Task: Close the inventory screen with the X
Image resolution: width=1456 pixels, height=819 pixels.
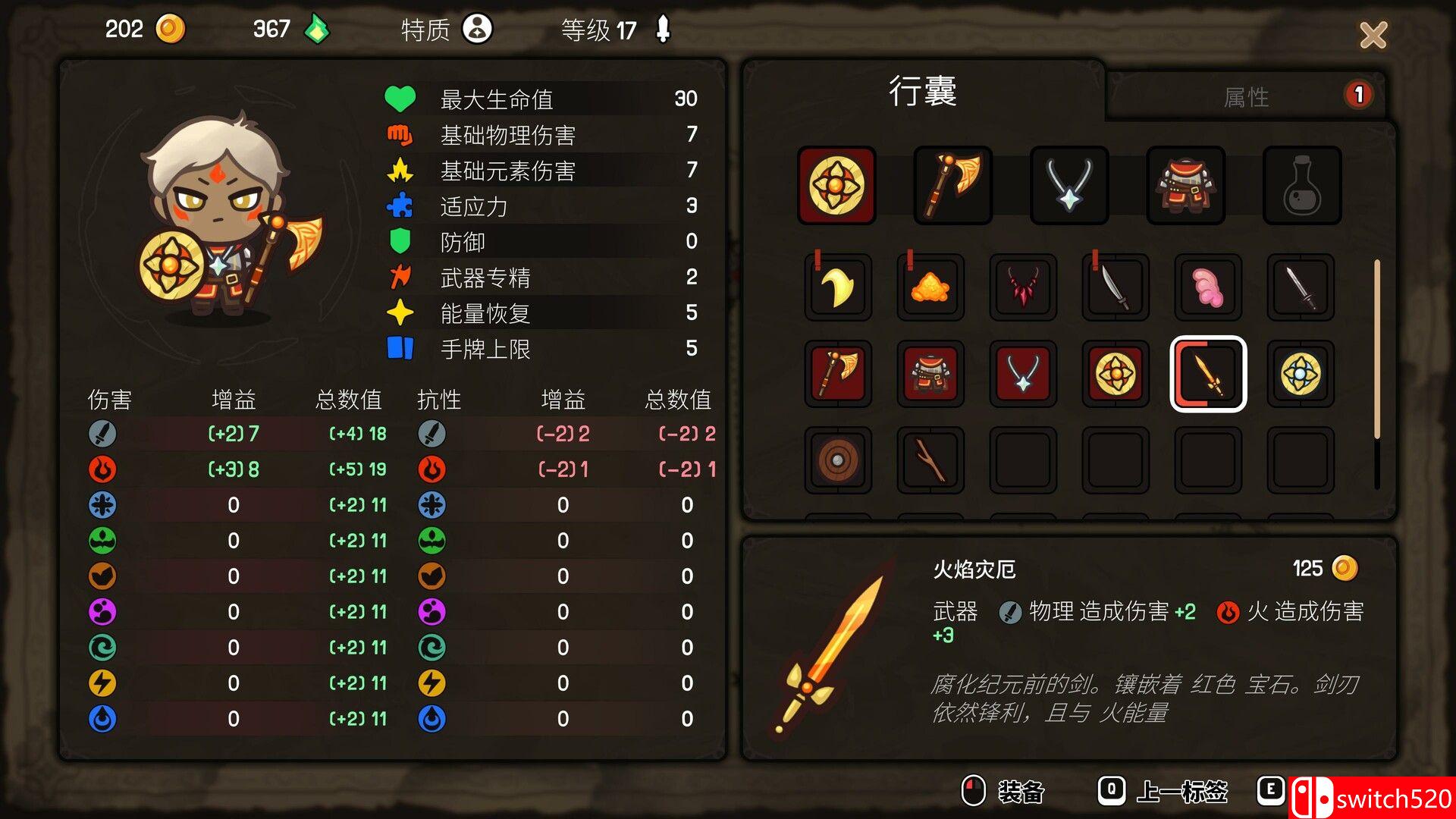Action: click(x=1373, y=36)
